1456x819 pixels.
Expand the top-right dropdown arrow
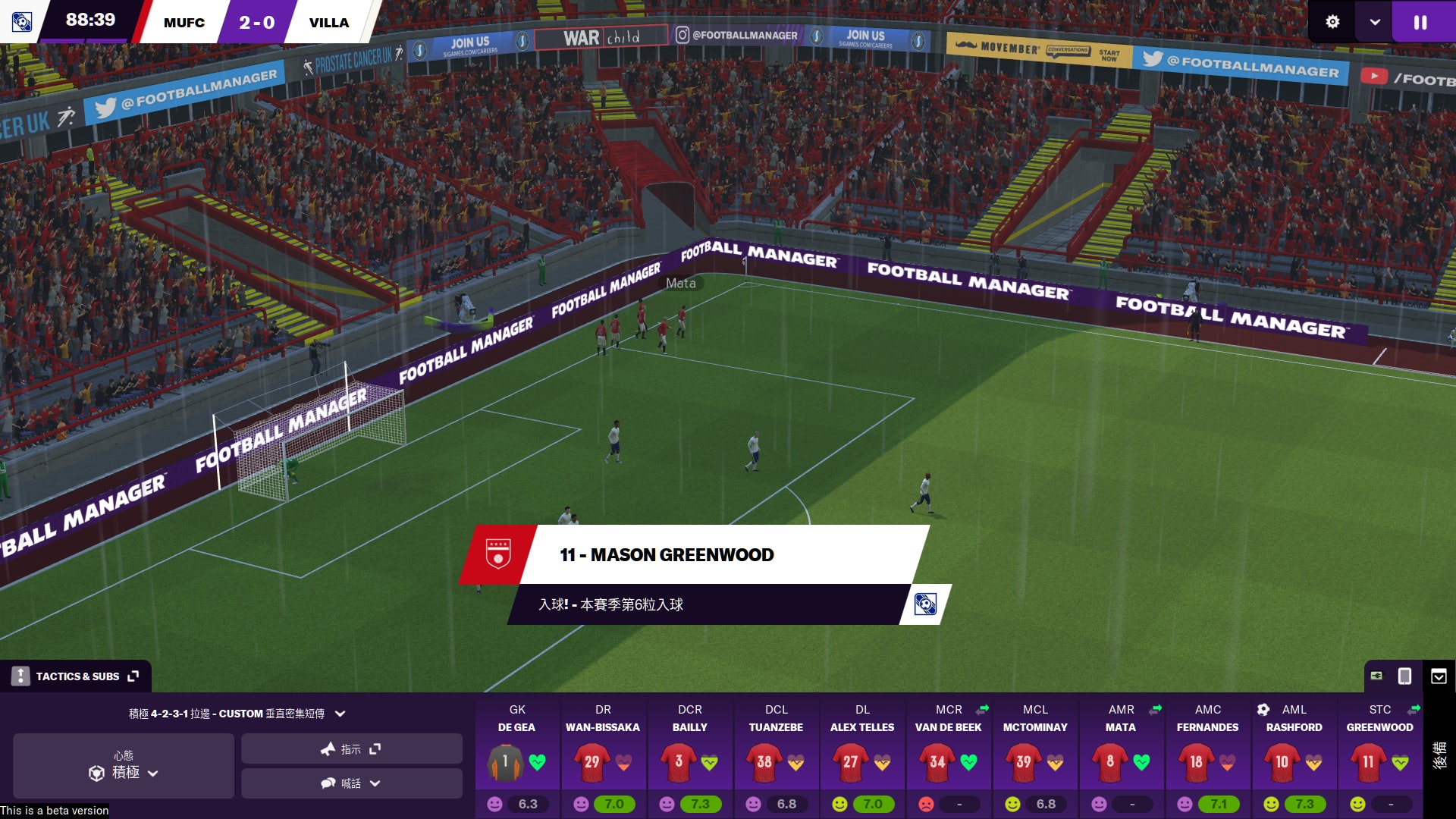(x=1374, y=22)
